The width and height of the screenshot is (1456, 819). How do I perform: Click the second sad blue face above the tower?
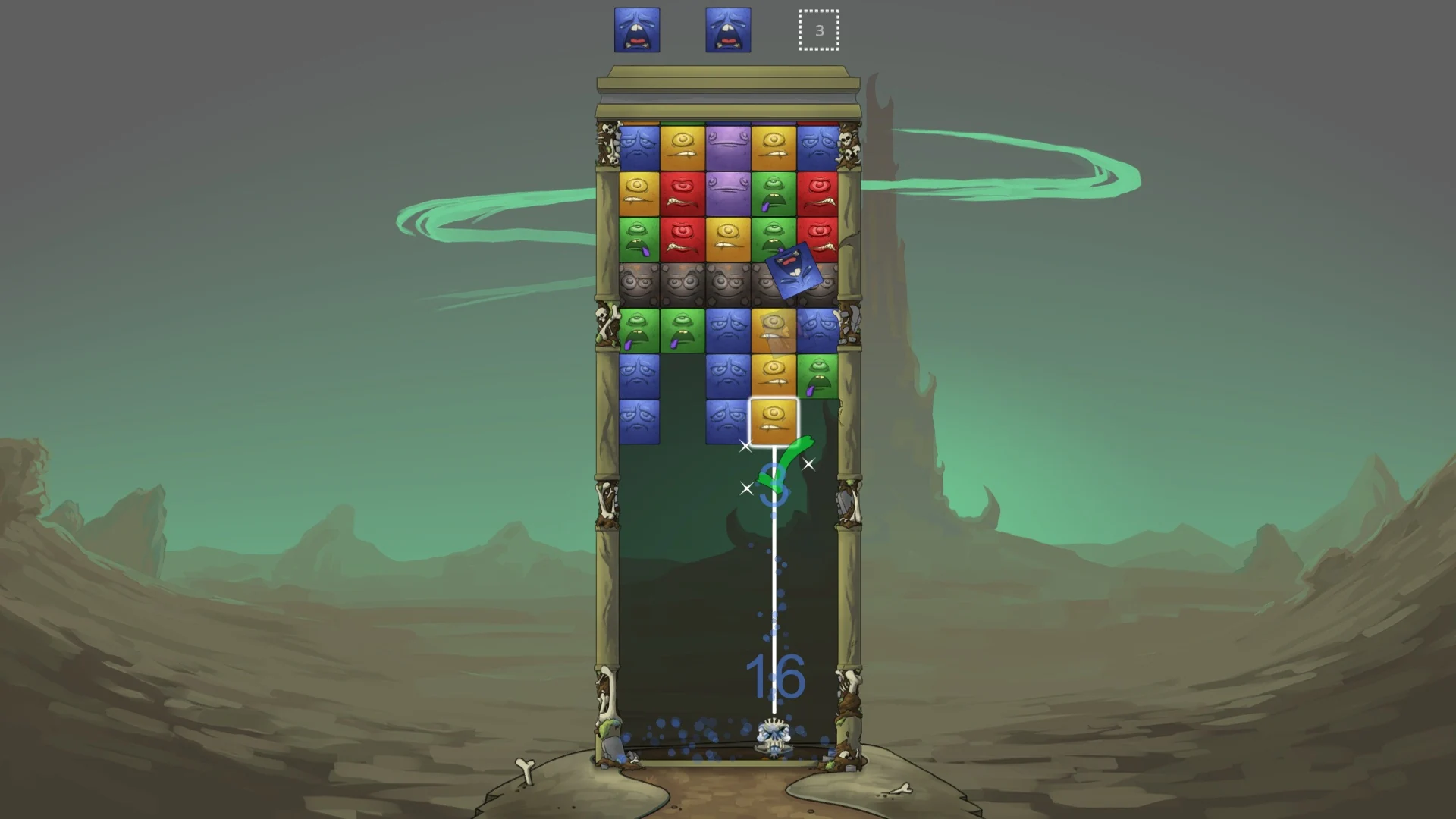pyautogui.click(x=726, y=30)
